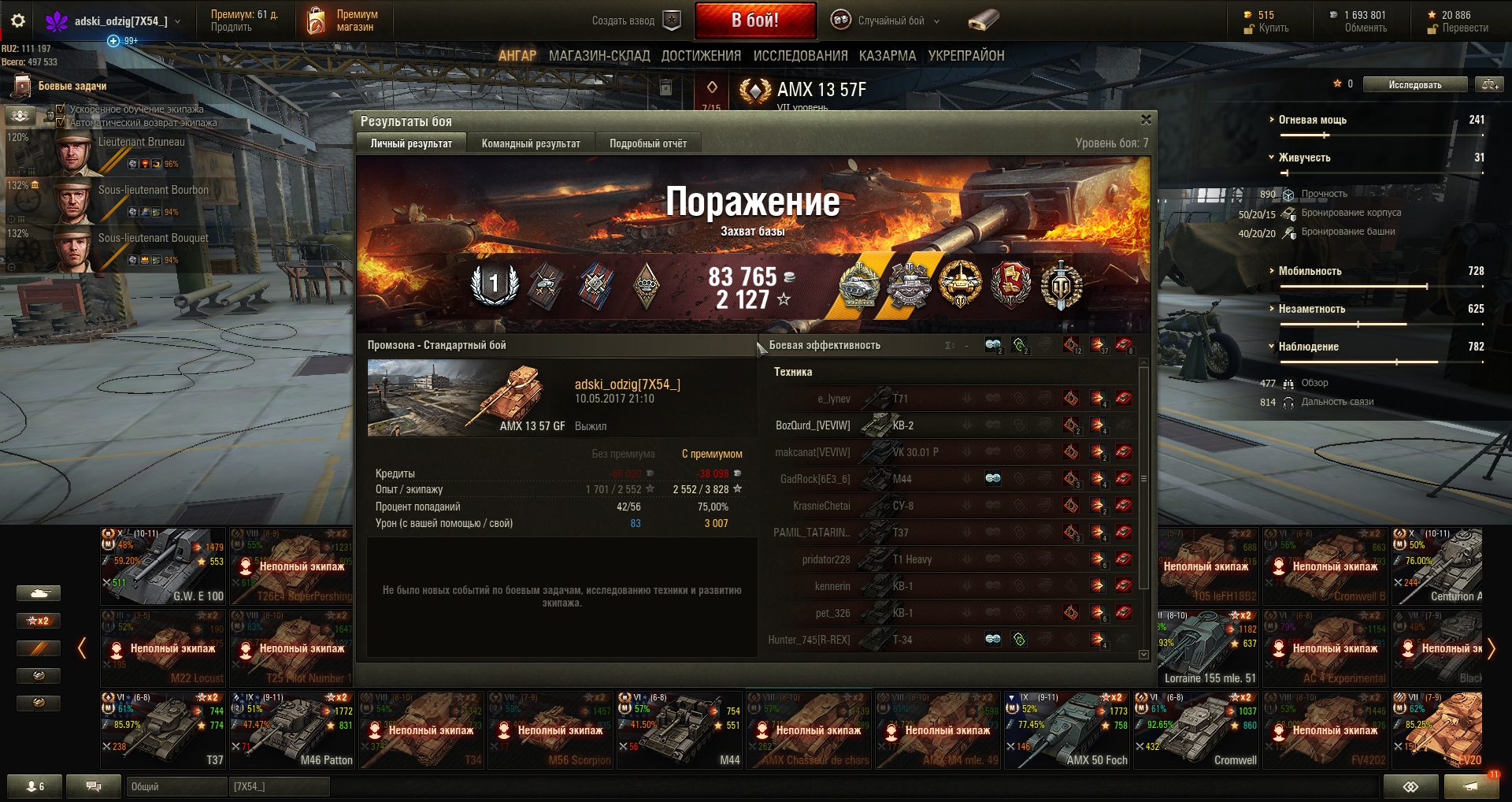This screenshot has height=802, width=1512.
Task: Open the ИССЛЕДОВАНИЯ menu
Action: tap(800, 56)
